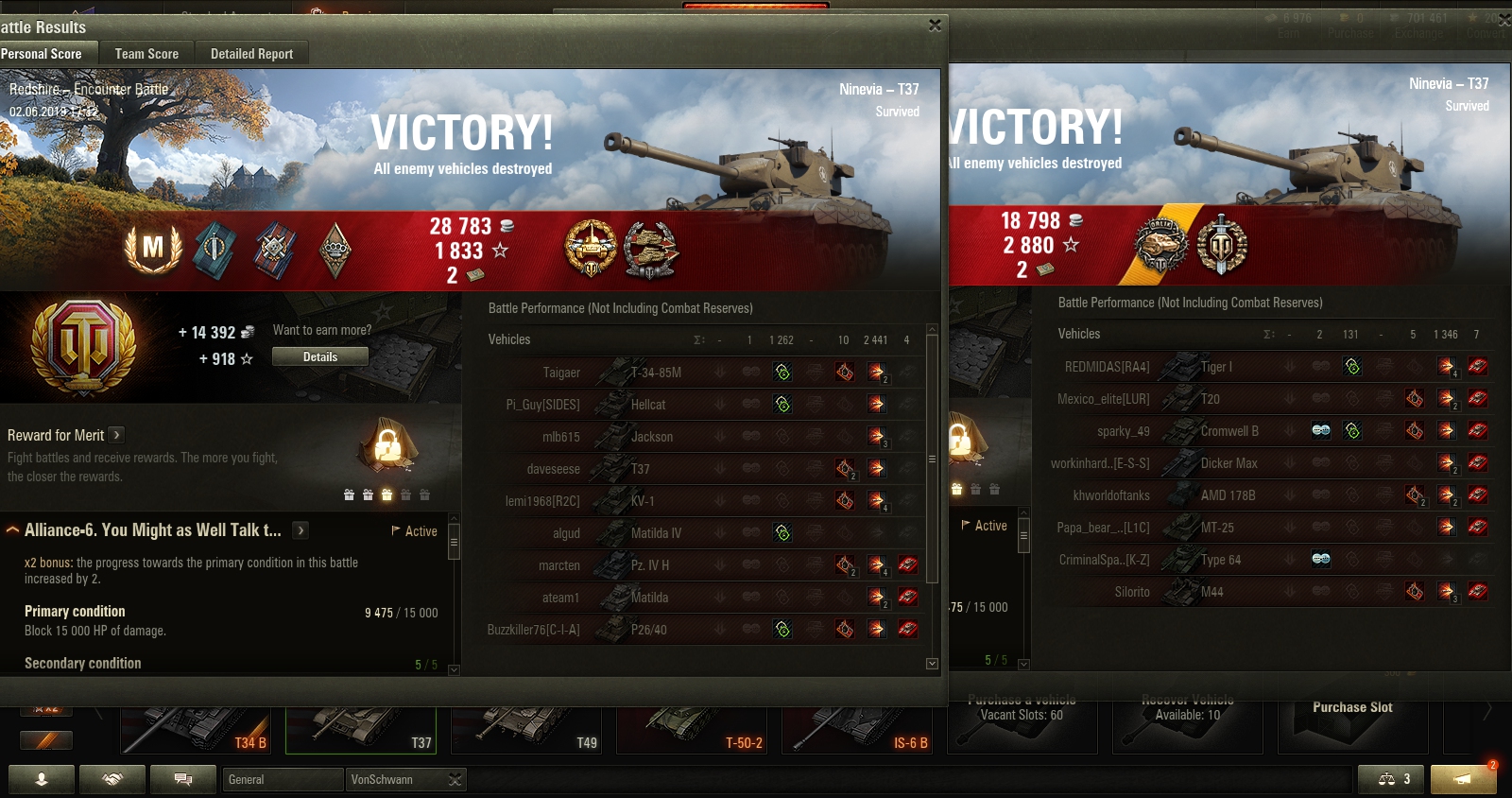This screenshot has height=798, width=1512.
Task: Open the General chat channel tab
Action: click(x=283, y=779)
